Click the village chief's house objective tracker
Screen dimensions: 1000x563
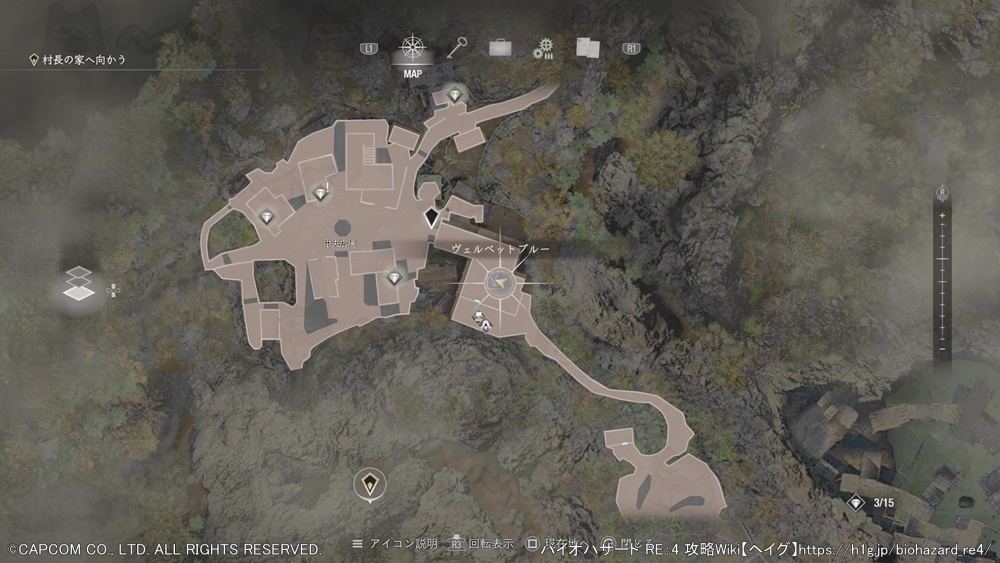coord(78,61)
